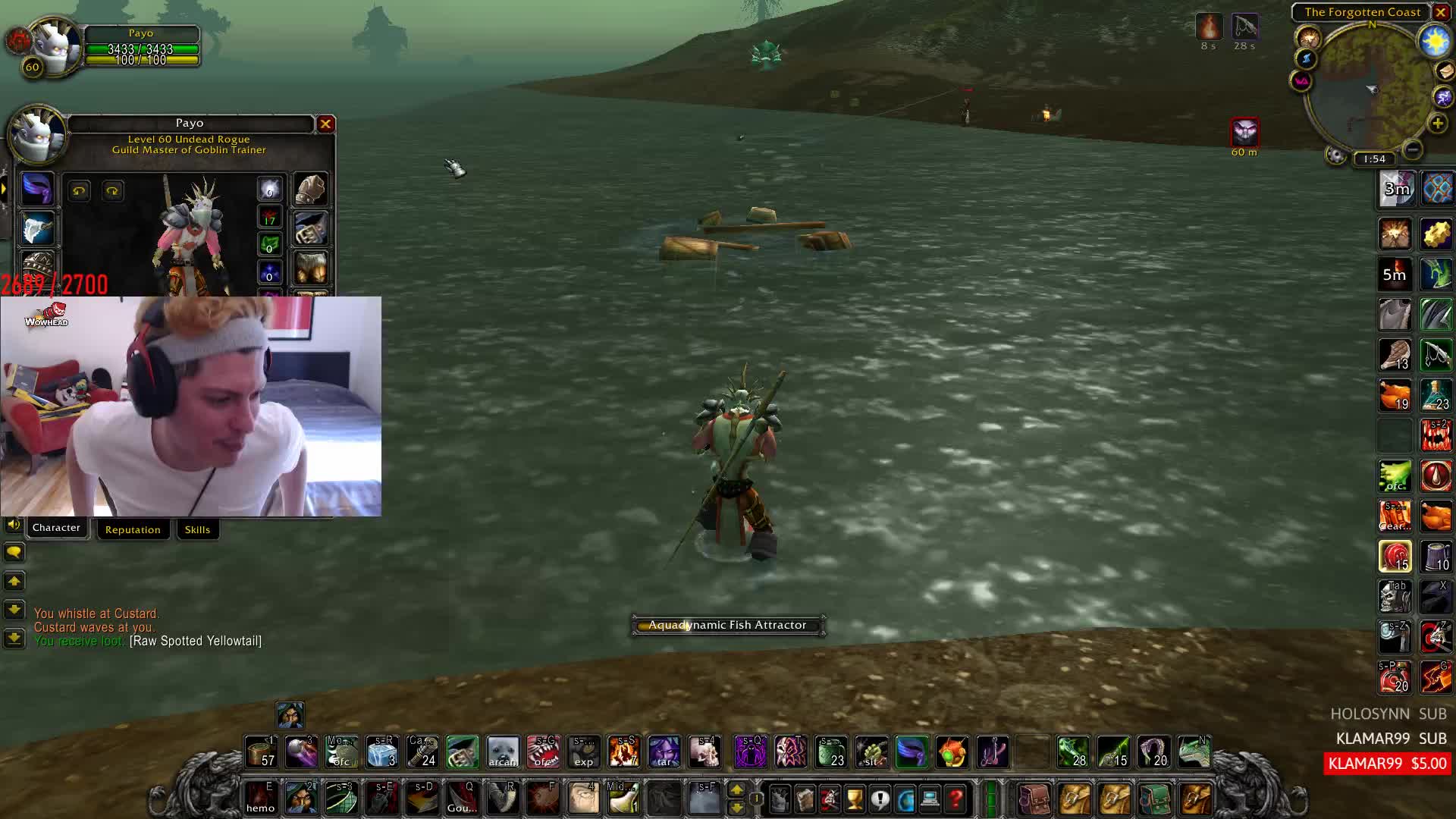Click the pink WeakAuras minimap button

click(1301, 80)
